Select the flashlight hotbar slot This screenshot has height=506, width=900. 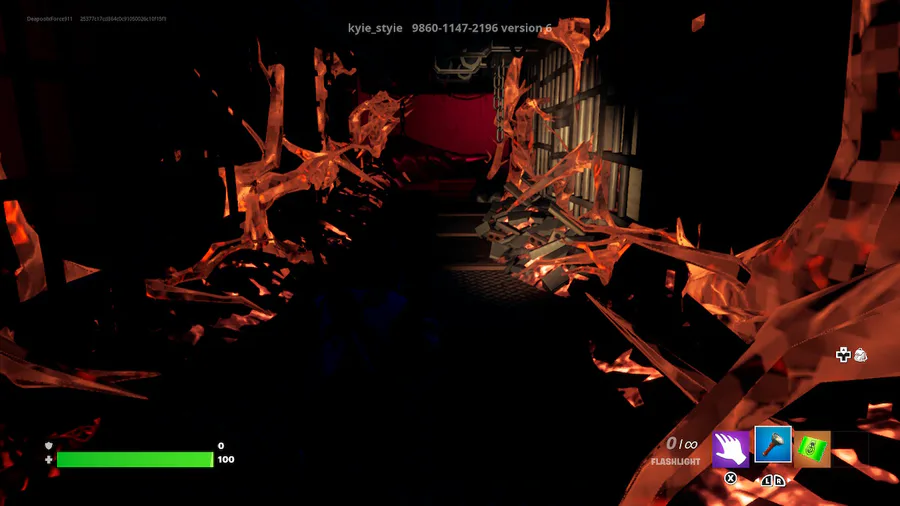point(773,446)
